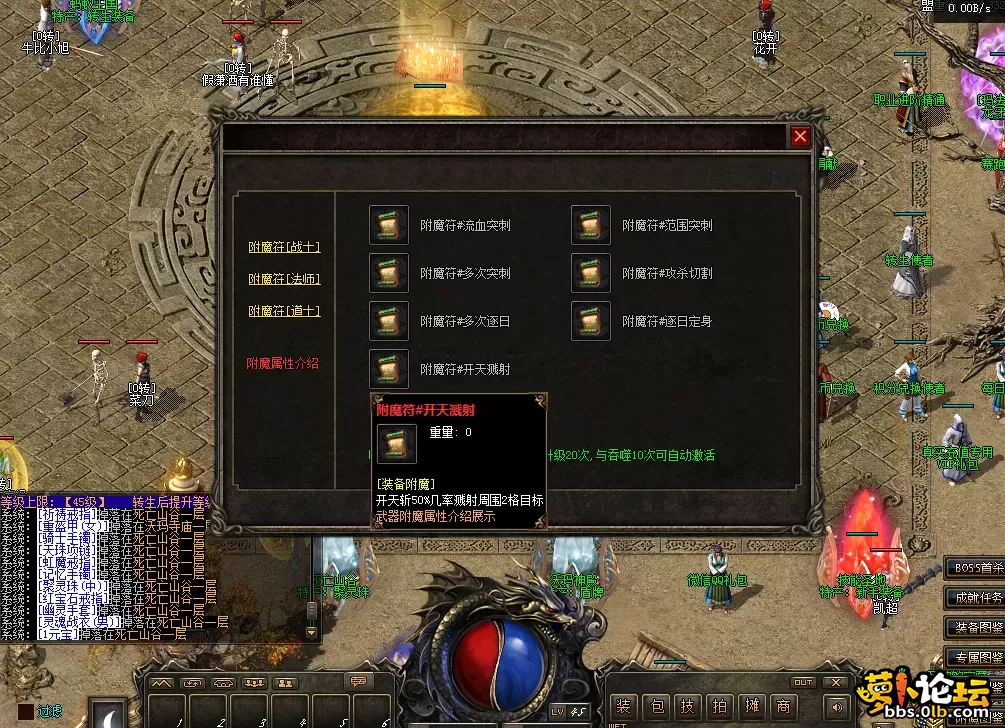Viewport: 1005px width, 728px height.
Task: Click the 开天溅射 talisman scroll icon
Action: click(x=389, y=369)
